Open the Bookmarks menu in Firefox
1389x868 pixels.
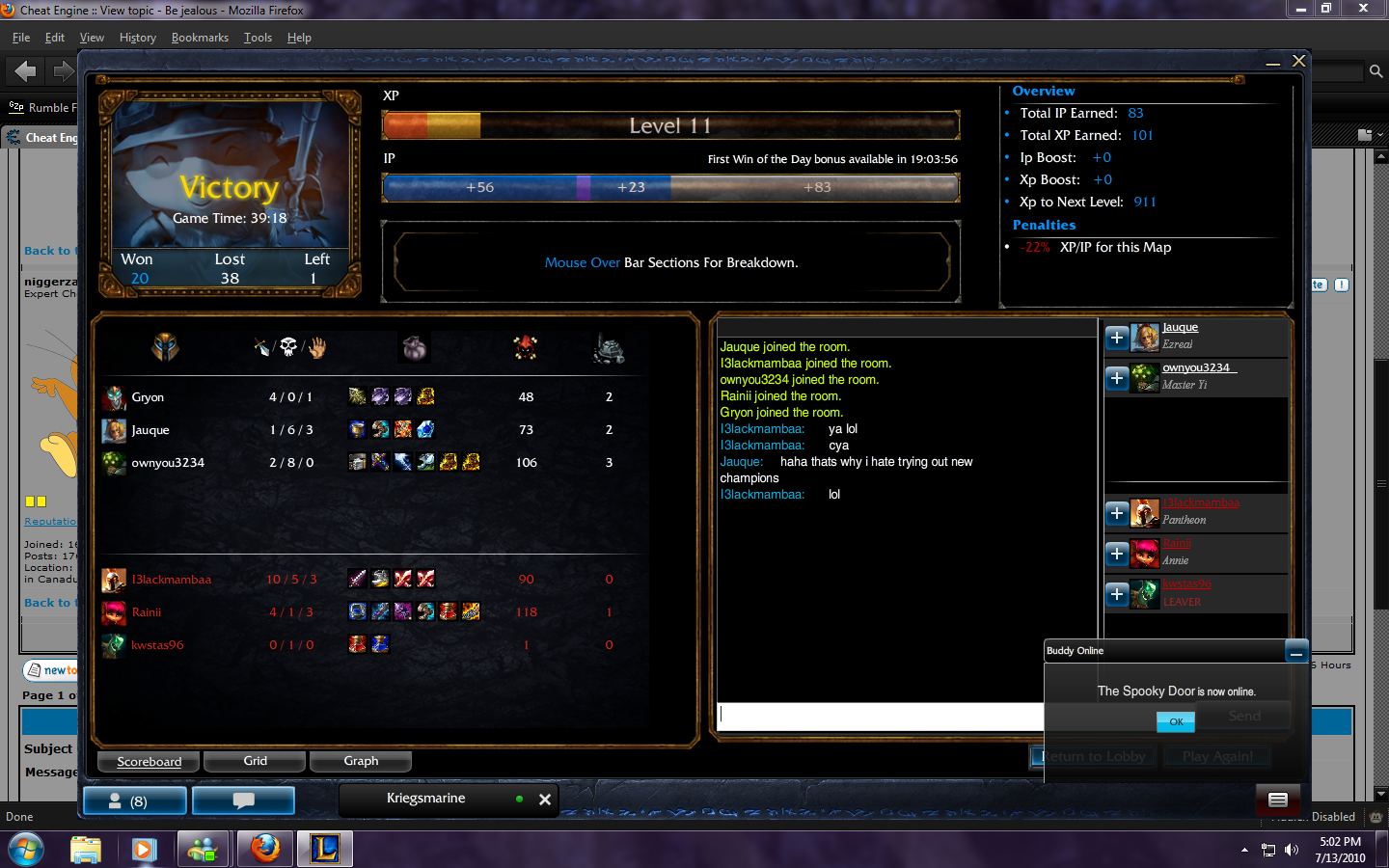200,38
